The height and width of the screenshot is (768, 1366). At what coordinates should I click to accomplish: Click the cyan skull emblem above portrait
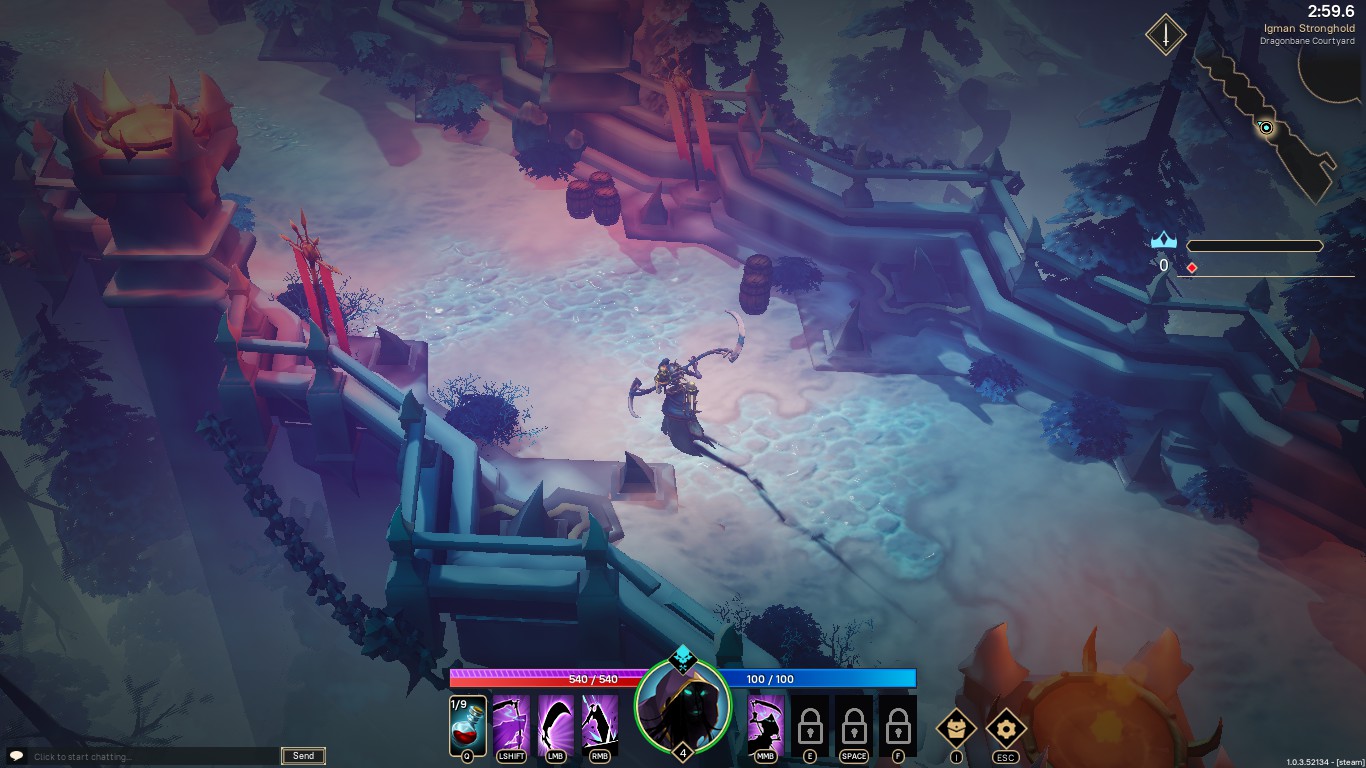point(682,658)
